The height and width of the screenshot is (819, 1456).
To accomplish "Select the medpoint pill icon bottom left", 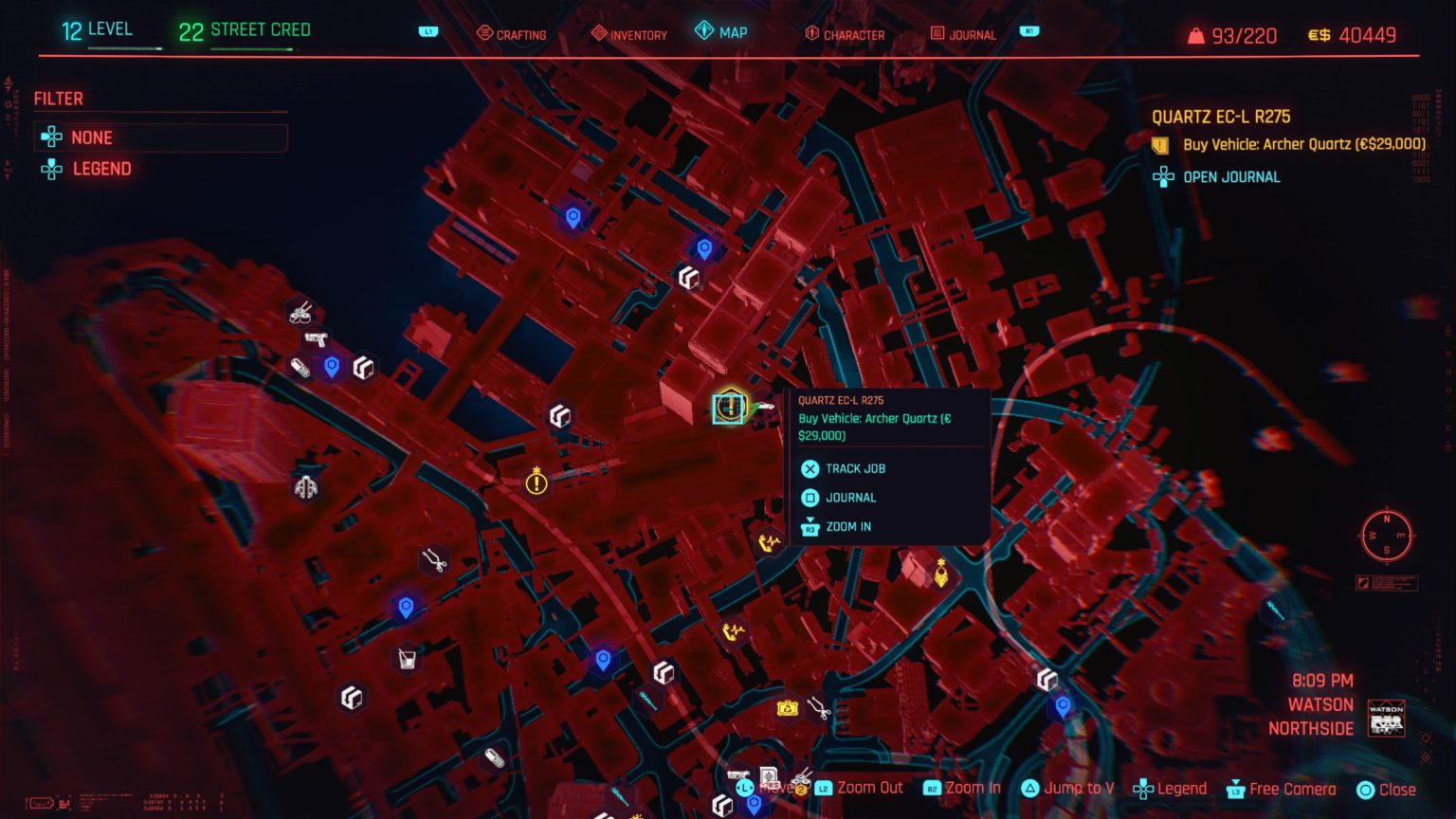I will 495,757.
